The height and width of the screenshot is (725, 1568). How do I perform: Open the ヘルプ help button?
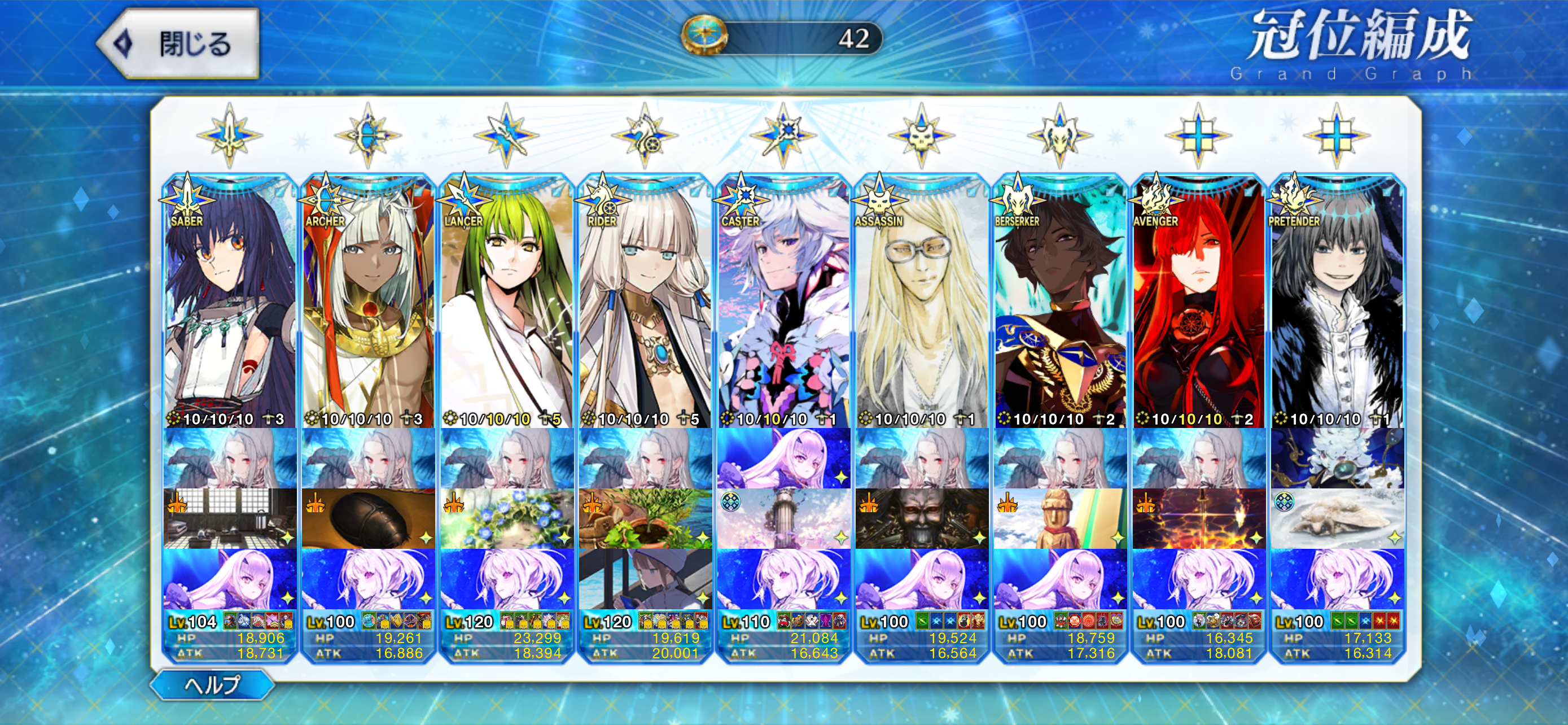coord(212,685)
